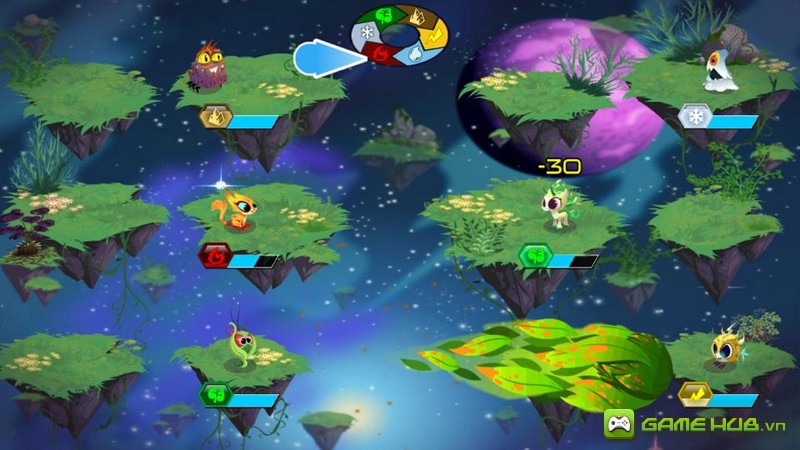The height and width of the screenshot is (450, 800).
Task: Select the lightning badge under the yellow fish creature
Action: [x=692, y=393]
